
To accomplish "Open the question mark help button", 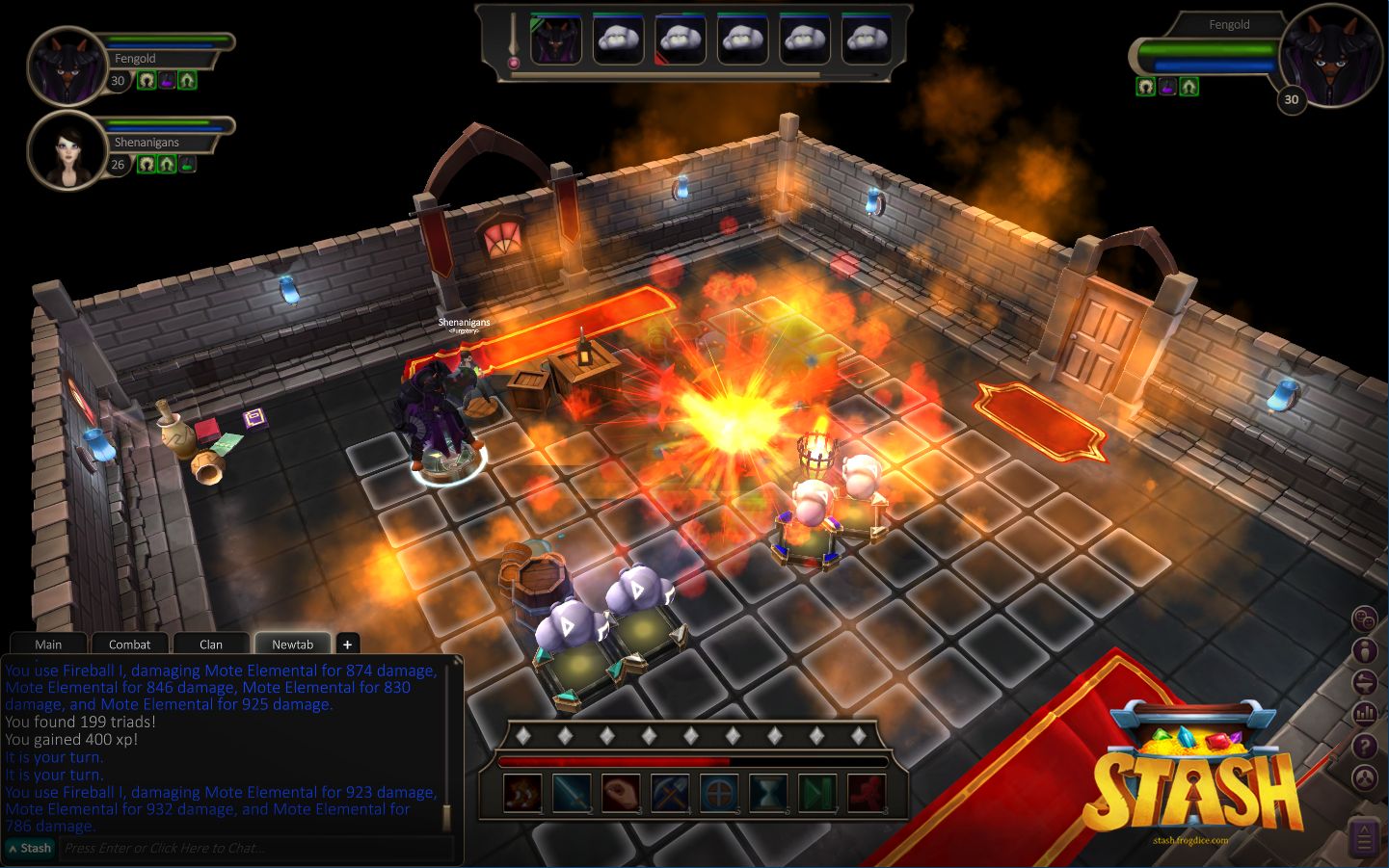I will (1365, 746).
